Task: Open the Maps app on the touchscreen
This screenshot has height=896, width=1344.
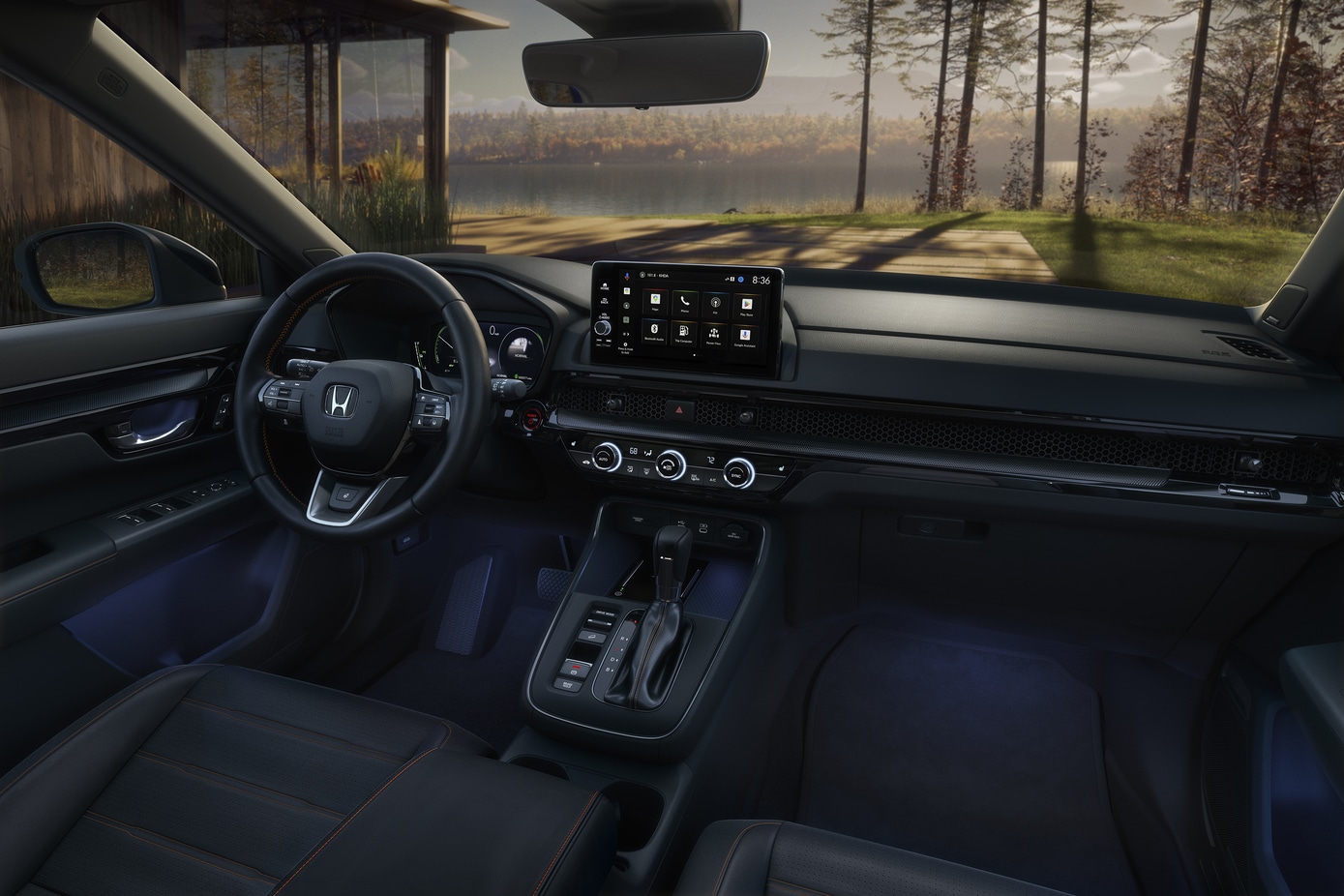Action: click(x=656, y=304)
